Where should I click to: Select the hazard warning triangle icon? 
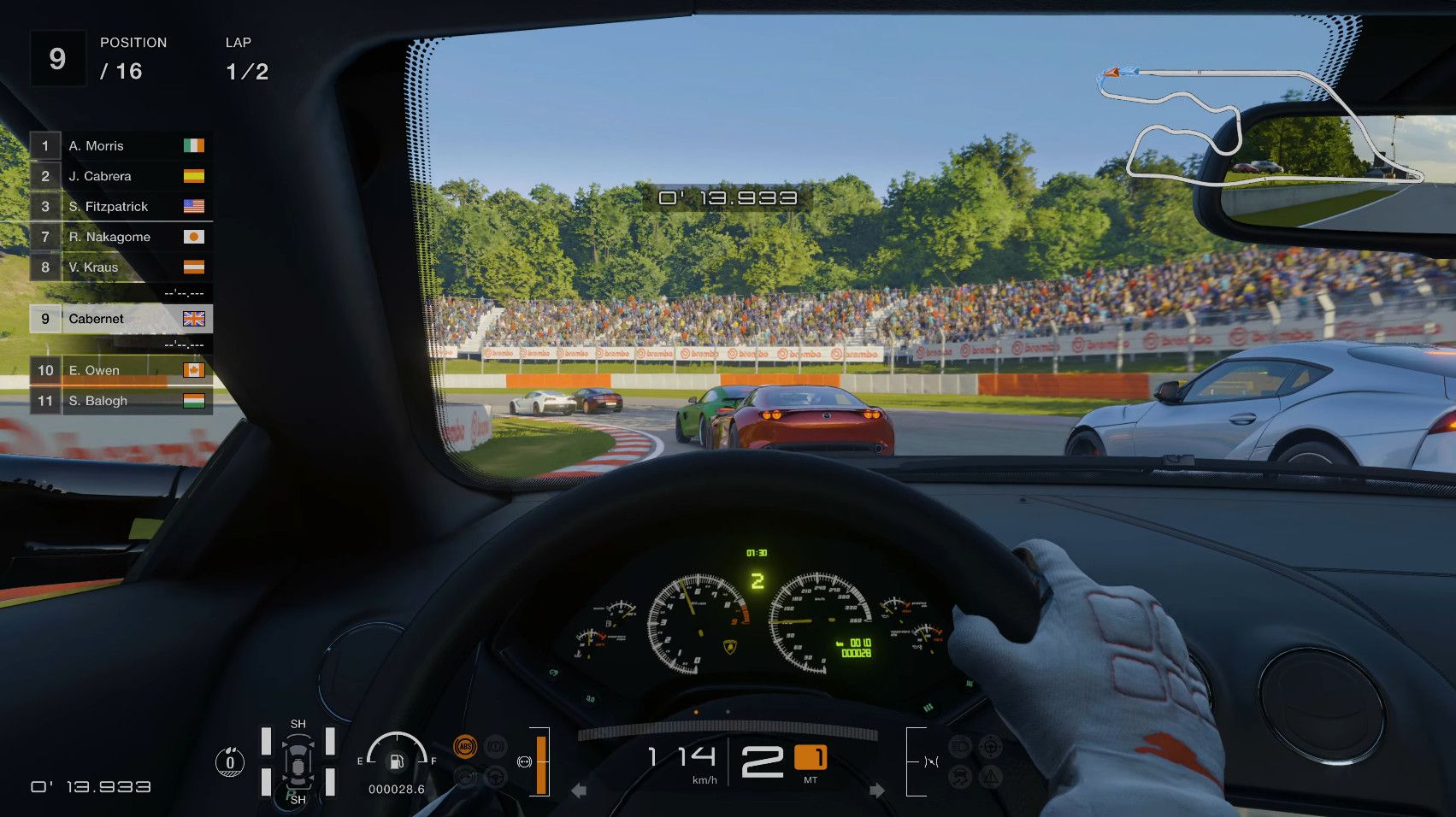[x=990, y=777]
